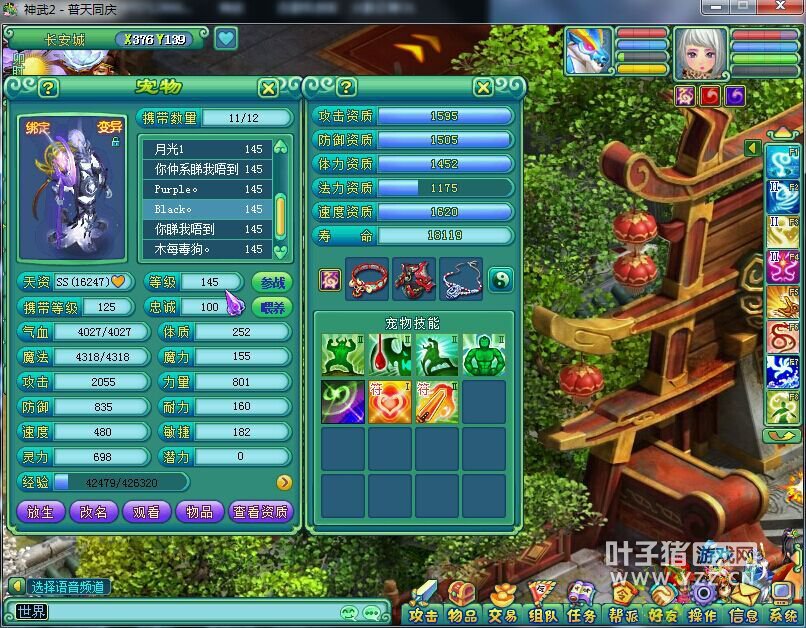Close the pet (宠物) panel
Screen dimensions: 806x628
[x=268, y=88]
